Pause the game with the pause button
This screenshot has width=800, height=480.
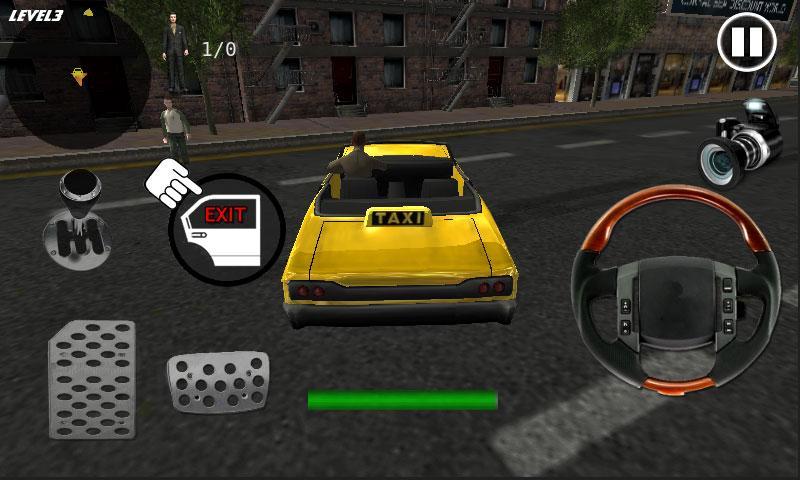pos(746,43)
